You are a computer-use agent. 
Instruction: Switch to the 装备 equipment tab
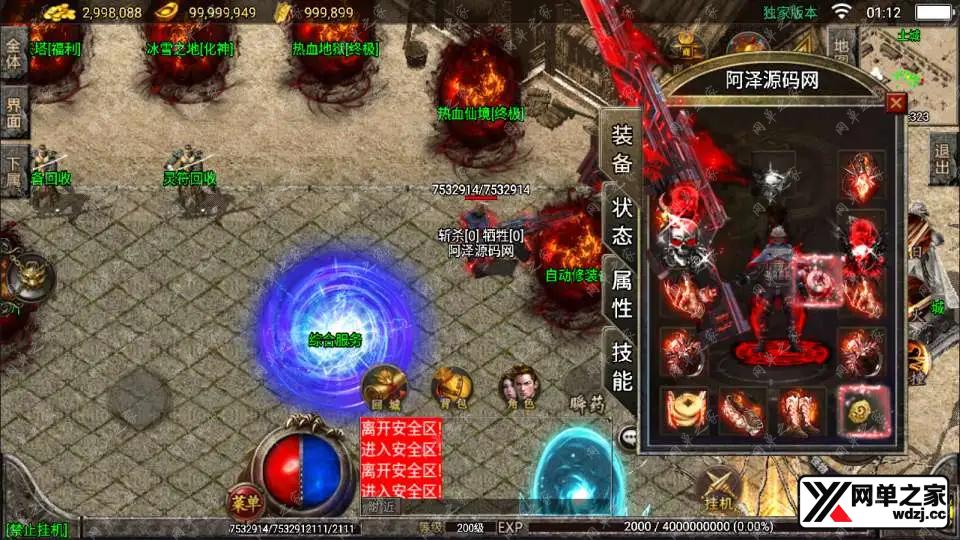pyautogui.click(x=621, y=149)
